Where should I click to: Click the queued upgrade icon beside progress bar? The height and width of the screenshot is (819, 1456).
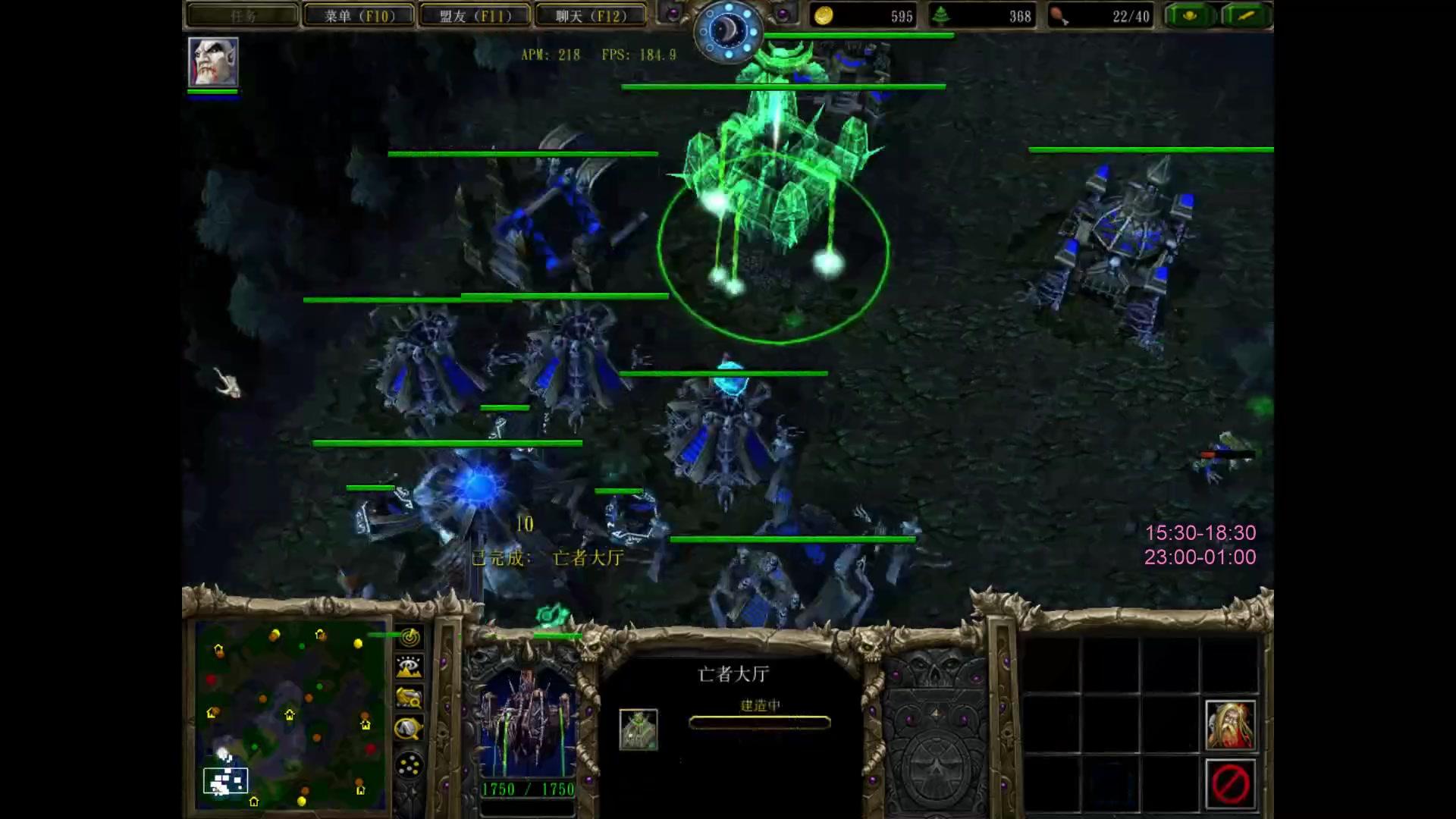639,730
